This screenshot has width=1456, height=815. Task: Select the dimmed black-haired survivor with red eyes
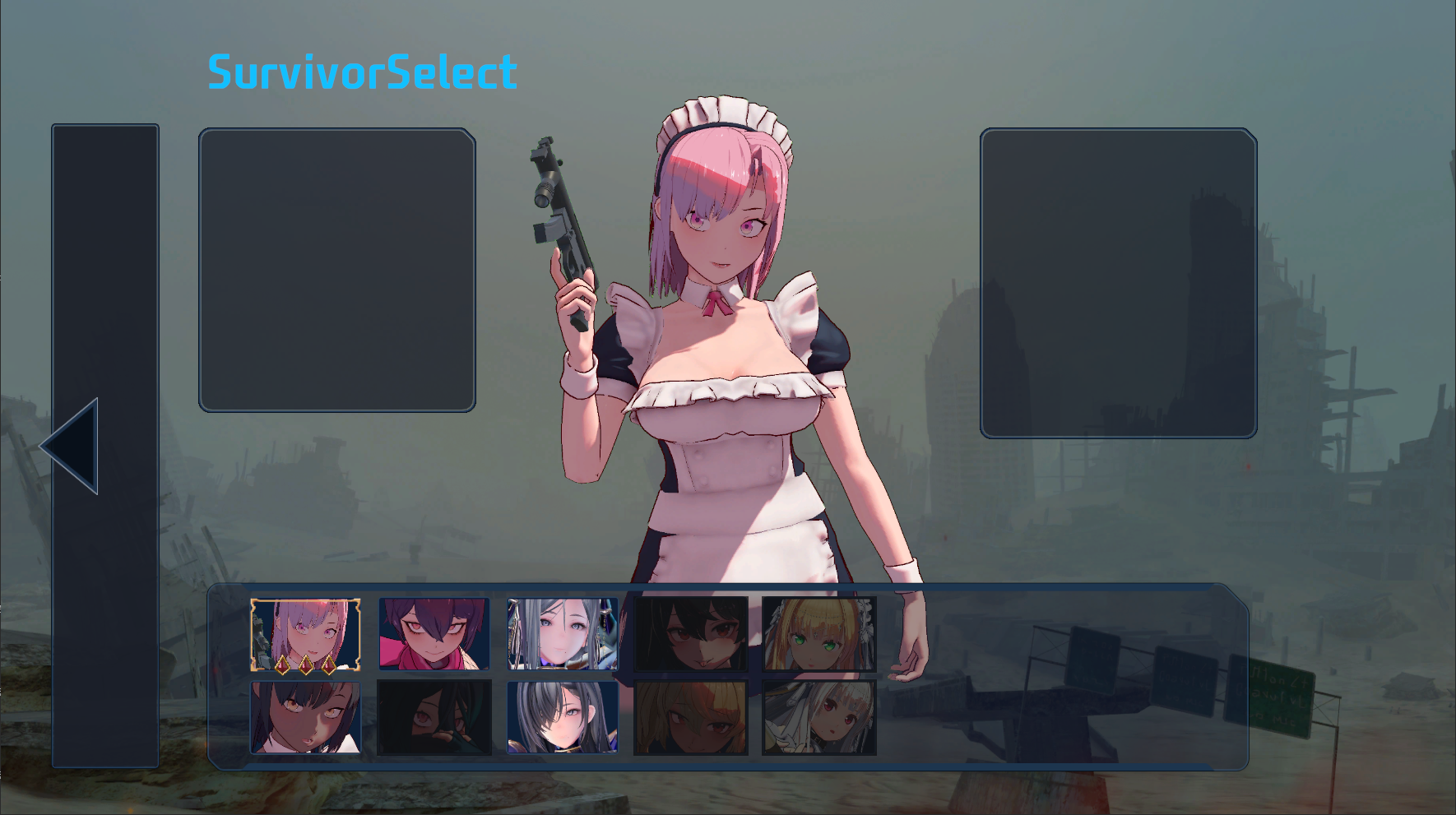(691, 634)
